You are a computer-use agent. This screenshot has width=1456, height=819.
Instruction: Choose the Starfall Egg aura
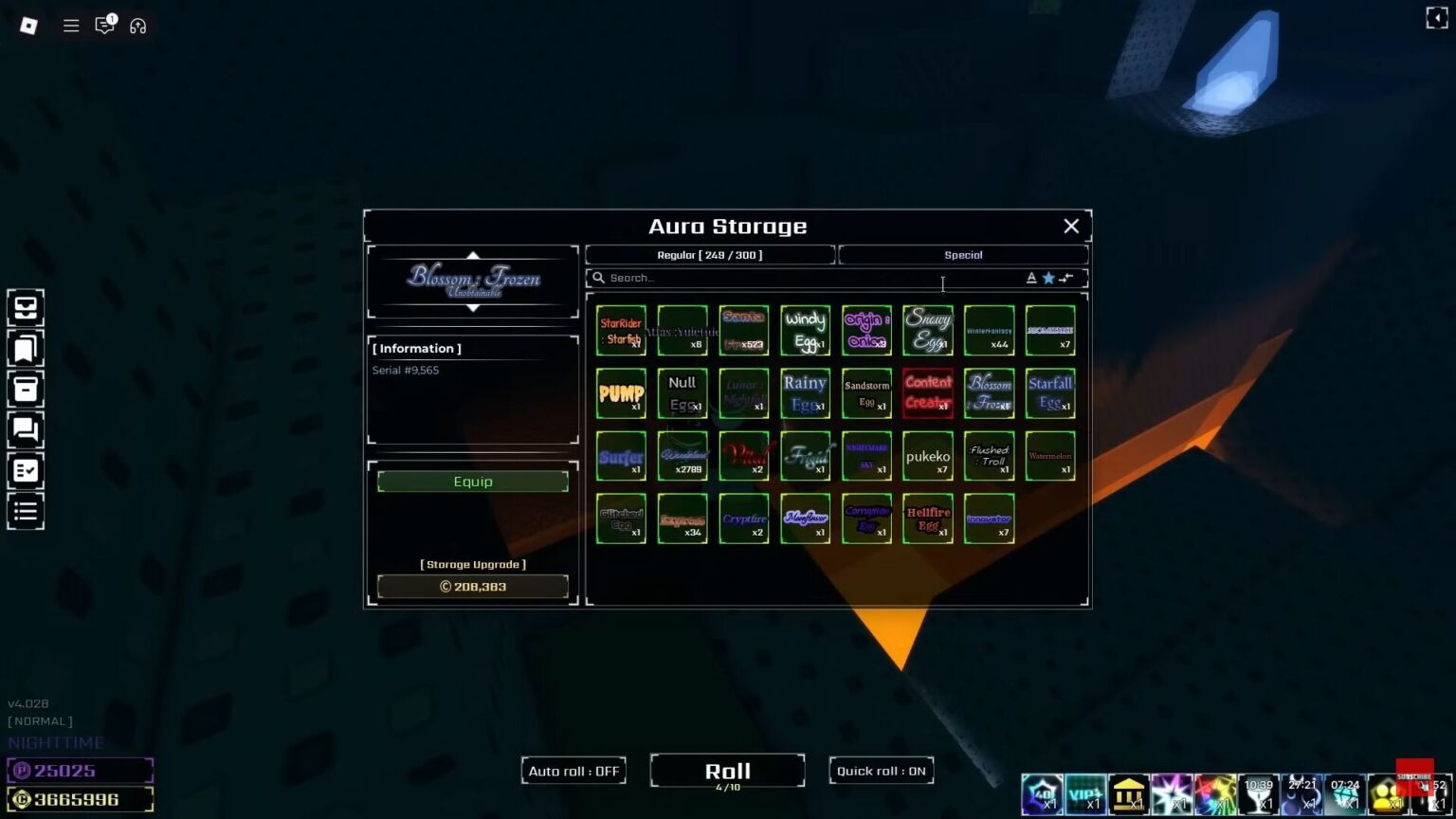[x=1050, y=393]
